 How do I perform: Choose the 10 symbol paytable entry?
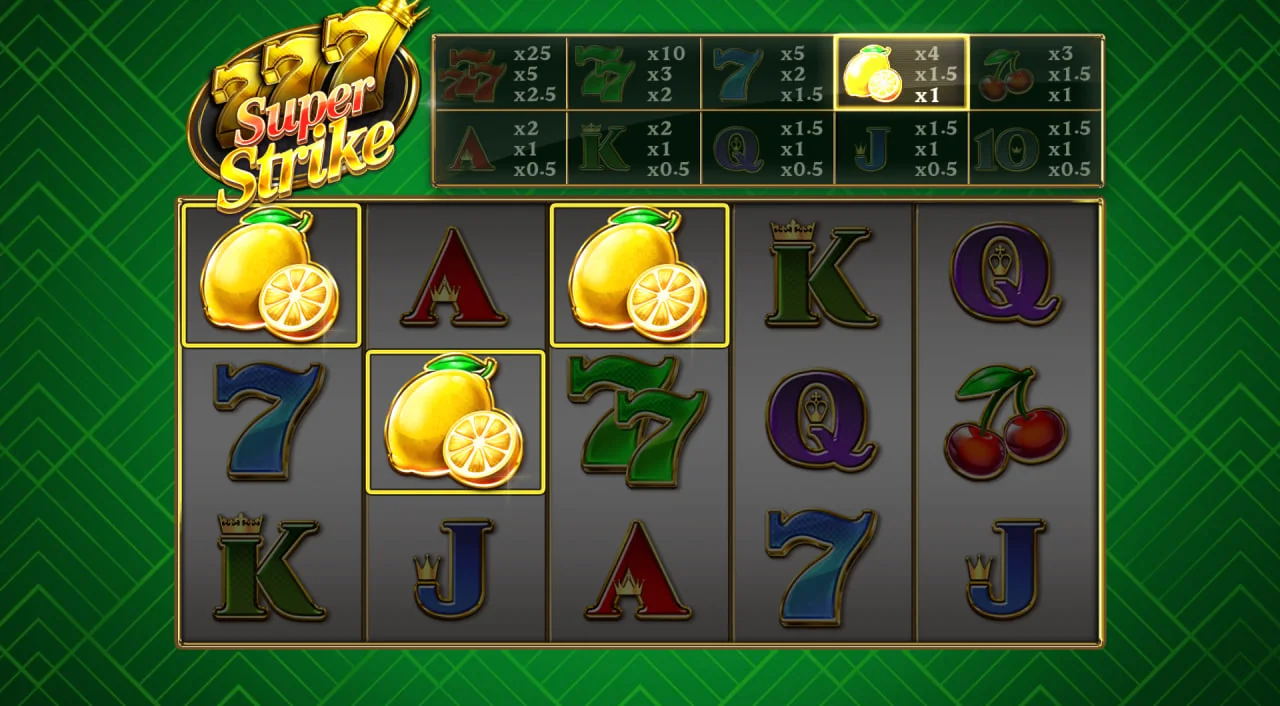[x=1035, y=148]
